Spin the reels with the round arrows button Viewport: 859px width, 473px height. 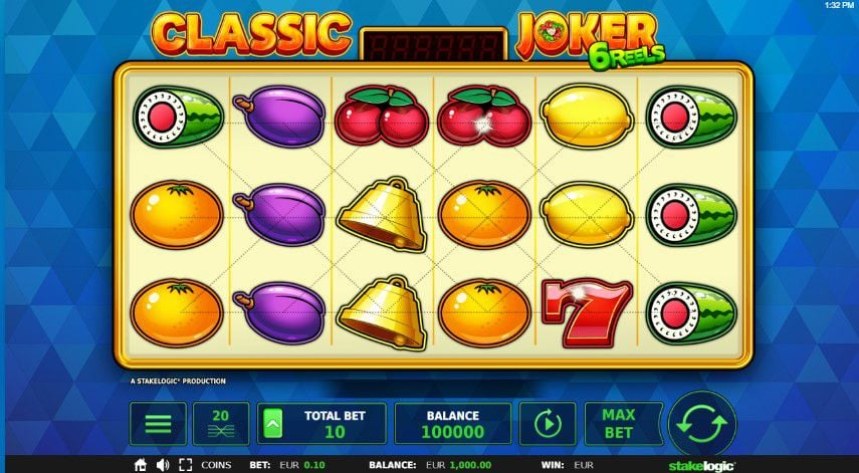702,423
